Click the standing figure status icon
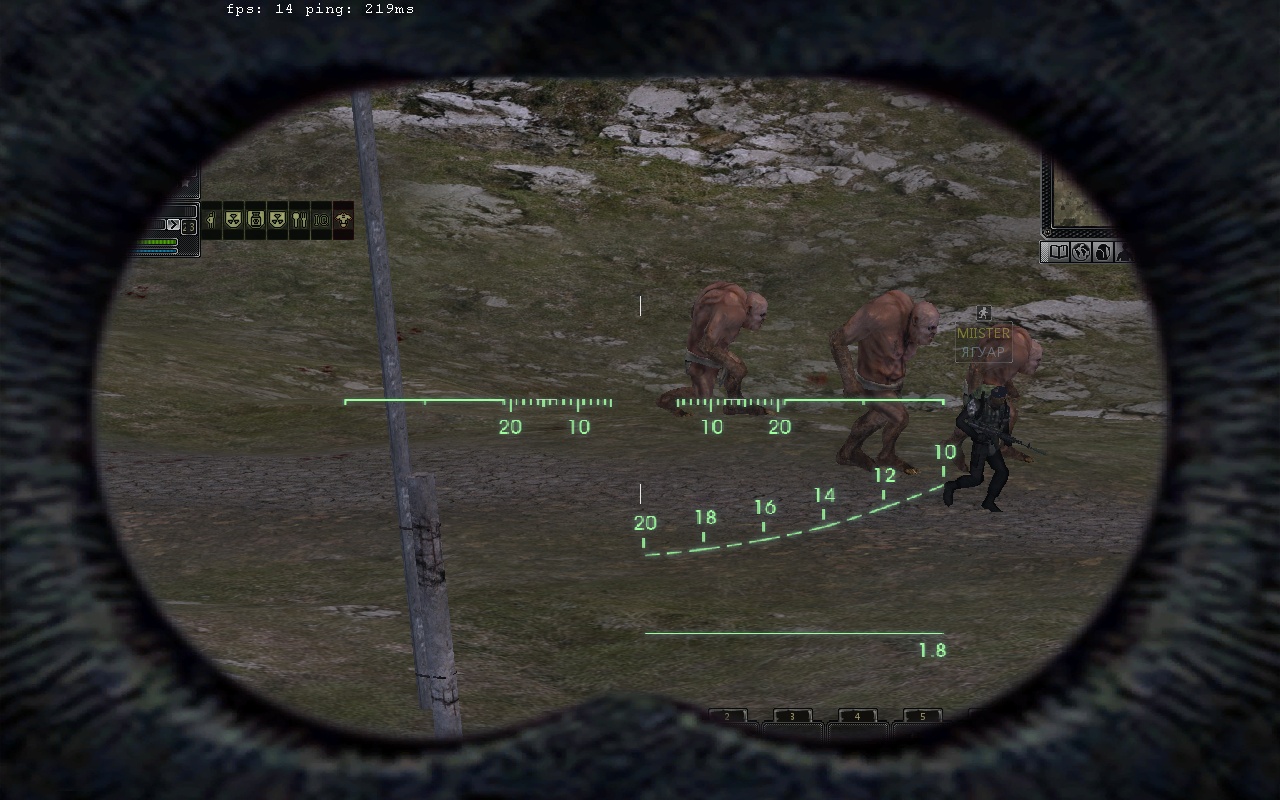Screen dimensions: 1280x800 (211, 220)
